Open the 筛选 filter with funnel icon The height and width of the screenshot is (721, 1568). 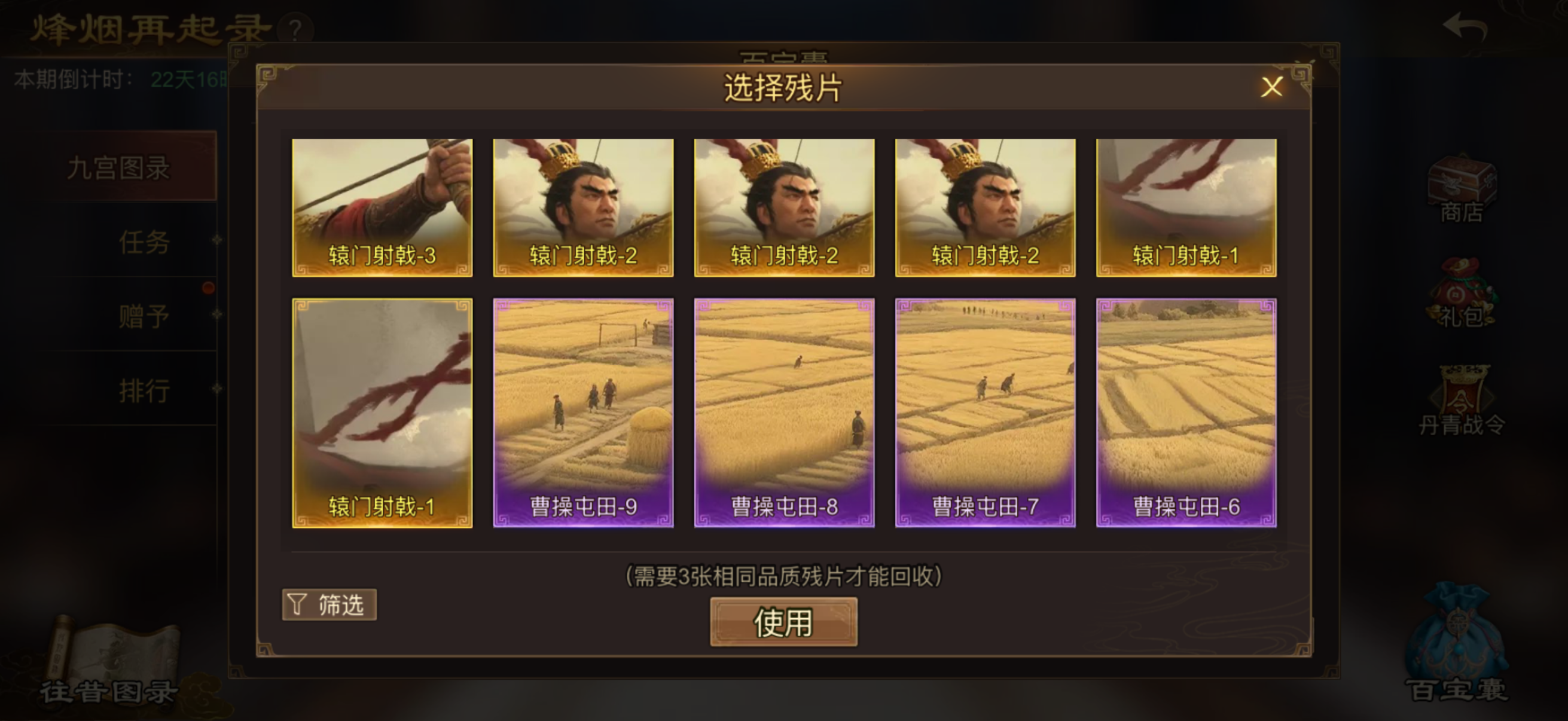tap(329, 604)
